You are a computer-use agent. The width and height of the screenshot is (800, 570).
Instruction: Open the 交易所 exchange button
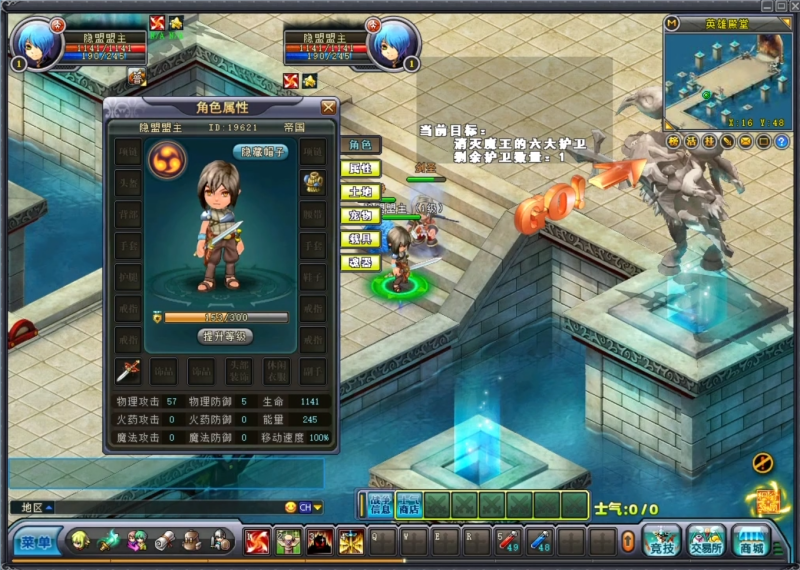[706, 541]
